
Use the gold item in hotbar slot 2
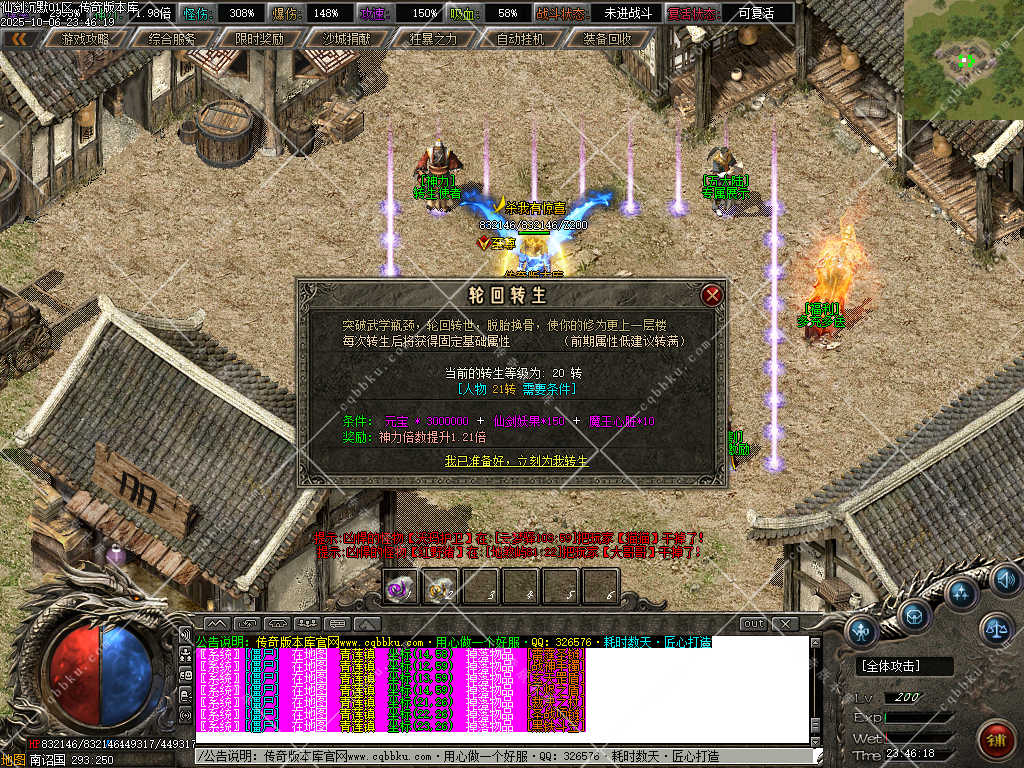(440, 587)
